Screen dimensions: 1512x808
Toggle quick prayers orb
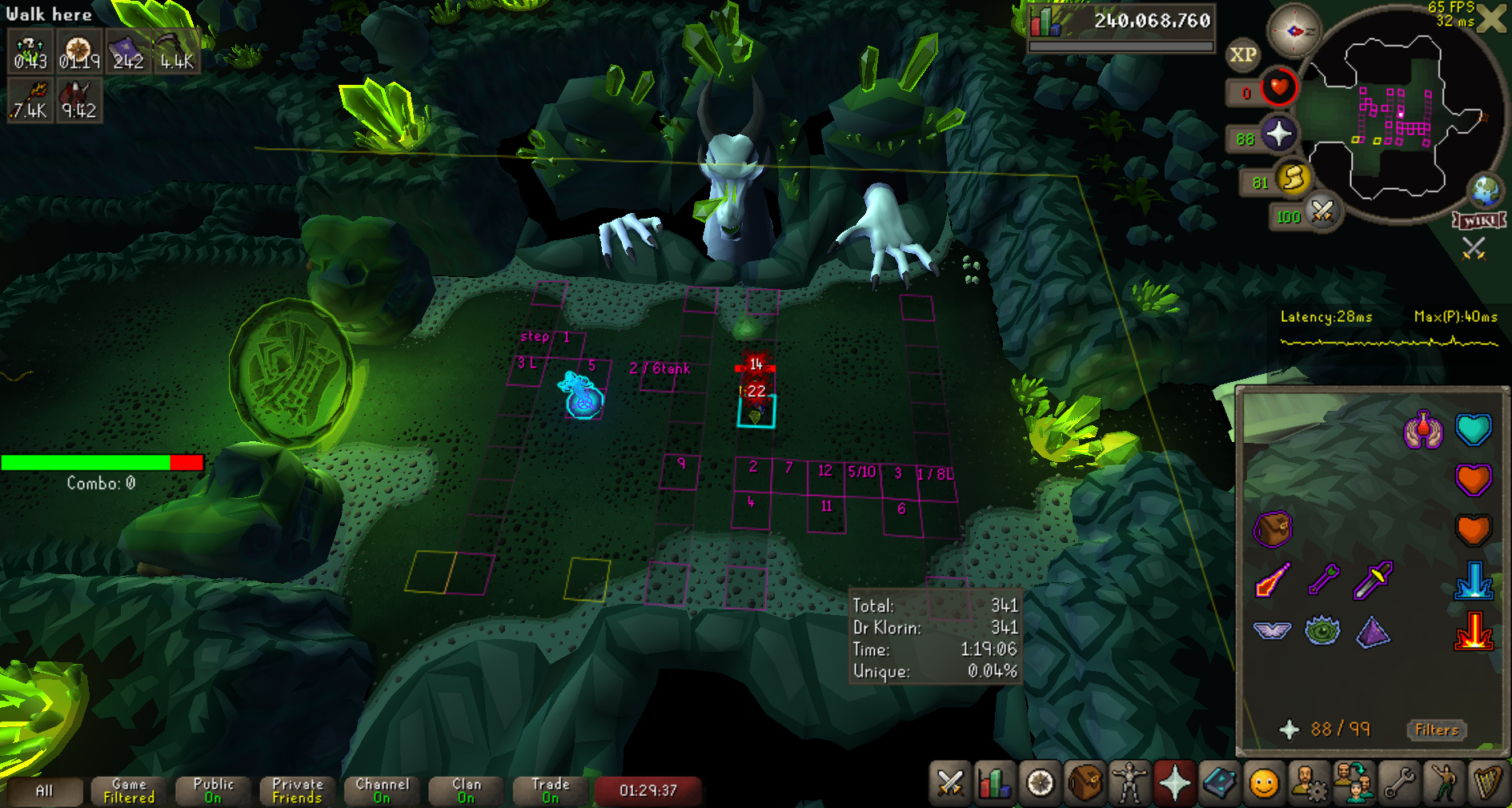1278,134
